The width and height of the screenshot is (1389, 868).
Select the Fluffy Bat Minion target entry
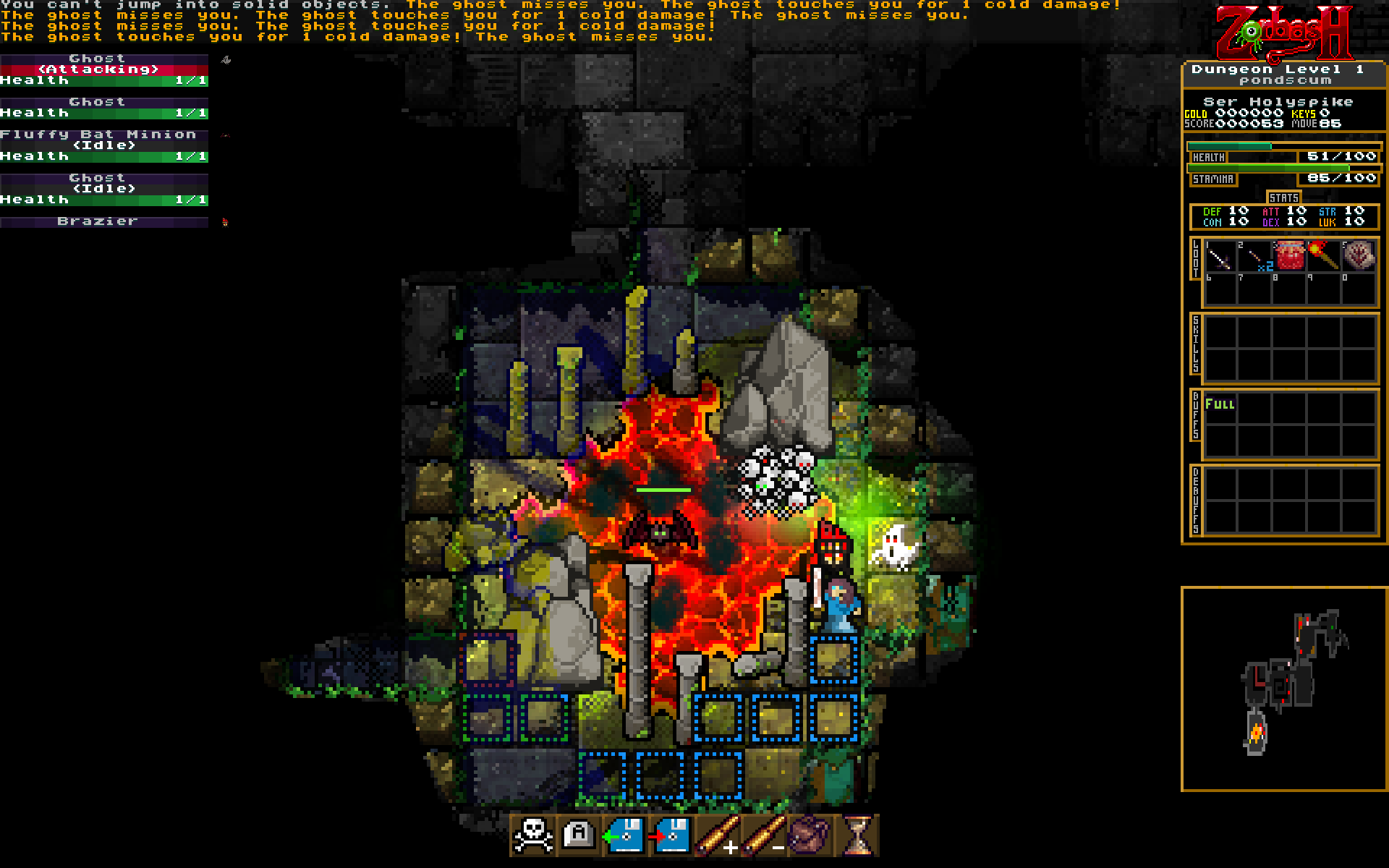tap(104, 145)
